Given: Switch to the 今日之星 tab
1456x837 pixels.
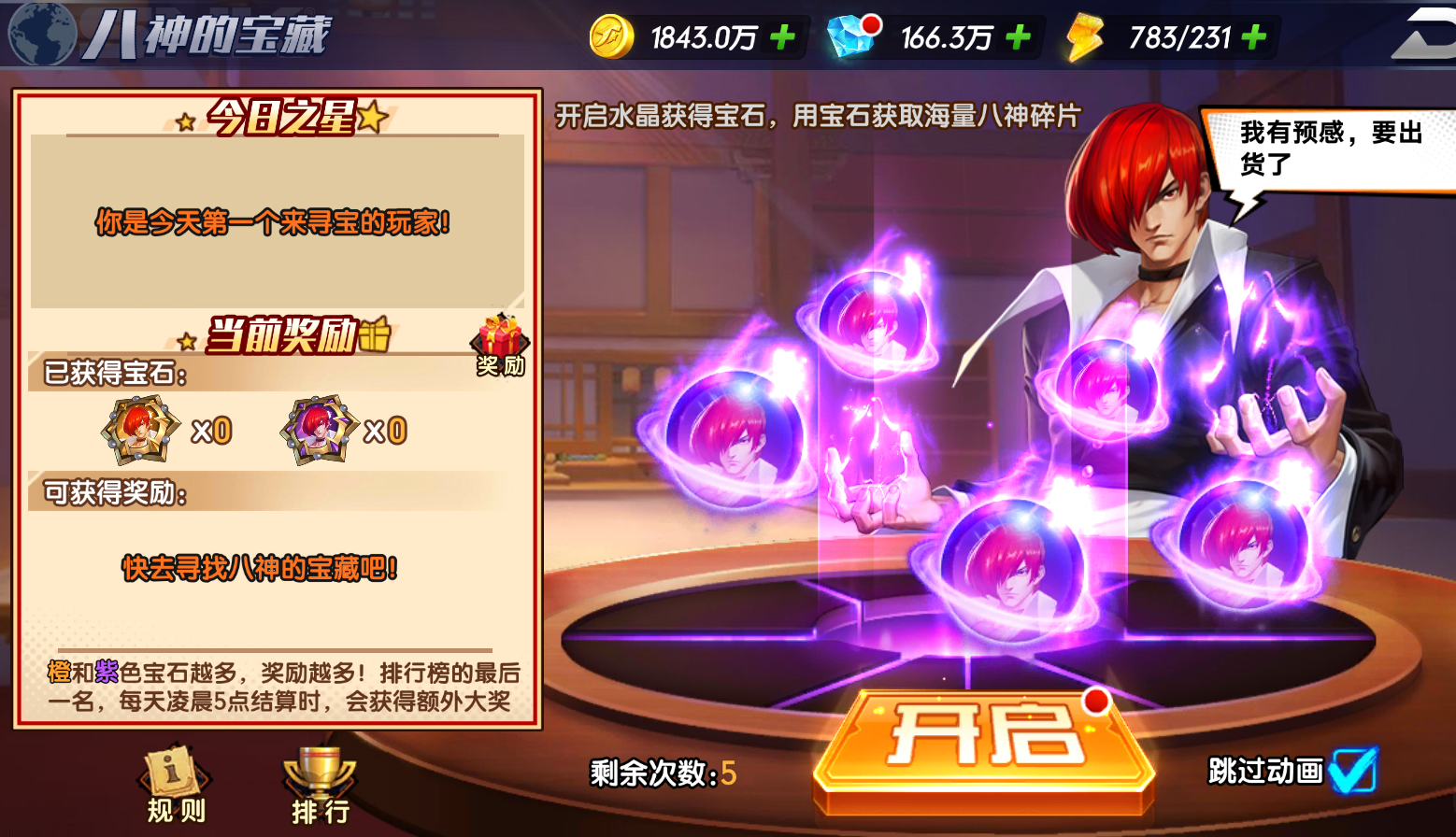Looking at the screenshot, I should pyautogui.click(x=278, y=119).
